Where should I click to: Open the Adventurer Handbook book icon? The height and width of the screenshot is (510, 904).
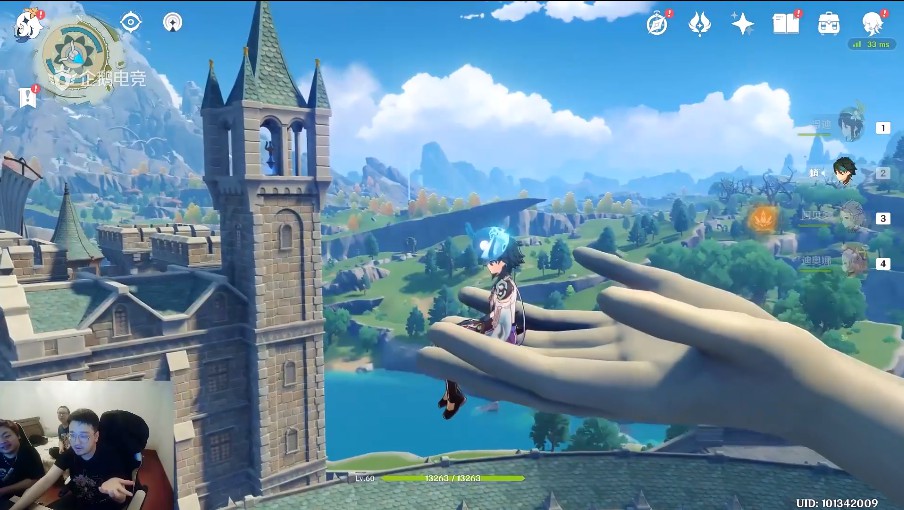(x=785, y=24)
